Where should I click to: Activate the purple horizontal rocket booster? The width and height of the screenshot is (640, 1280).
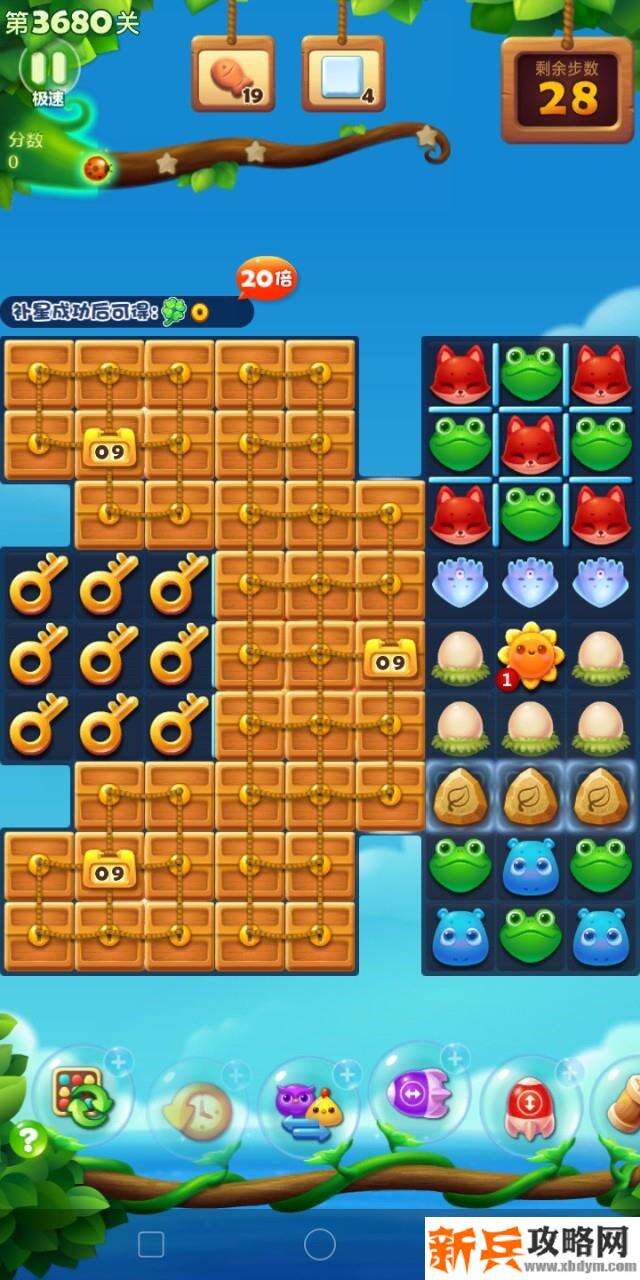coord(418,1095)
